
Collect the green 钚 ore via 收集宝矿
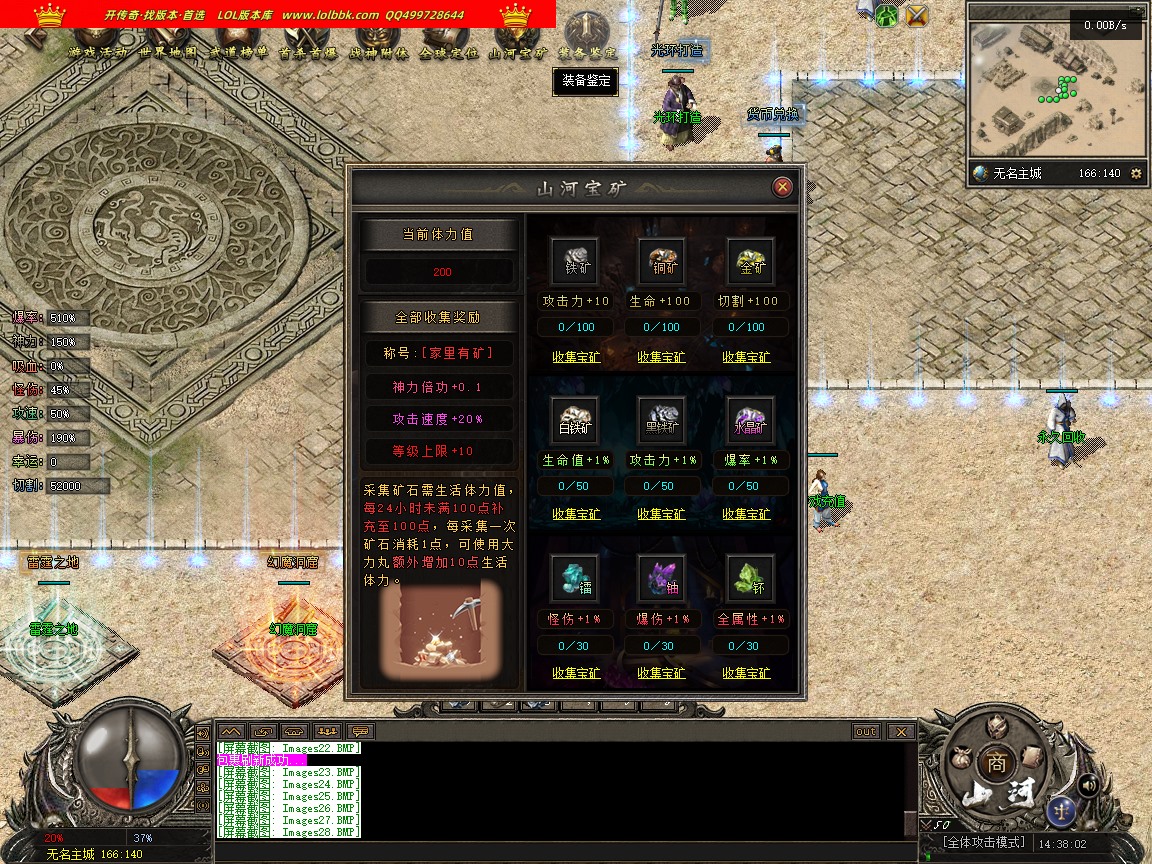click(x=746, y=673)
